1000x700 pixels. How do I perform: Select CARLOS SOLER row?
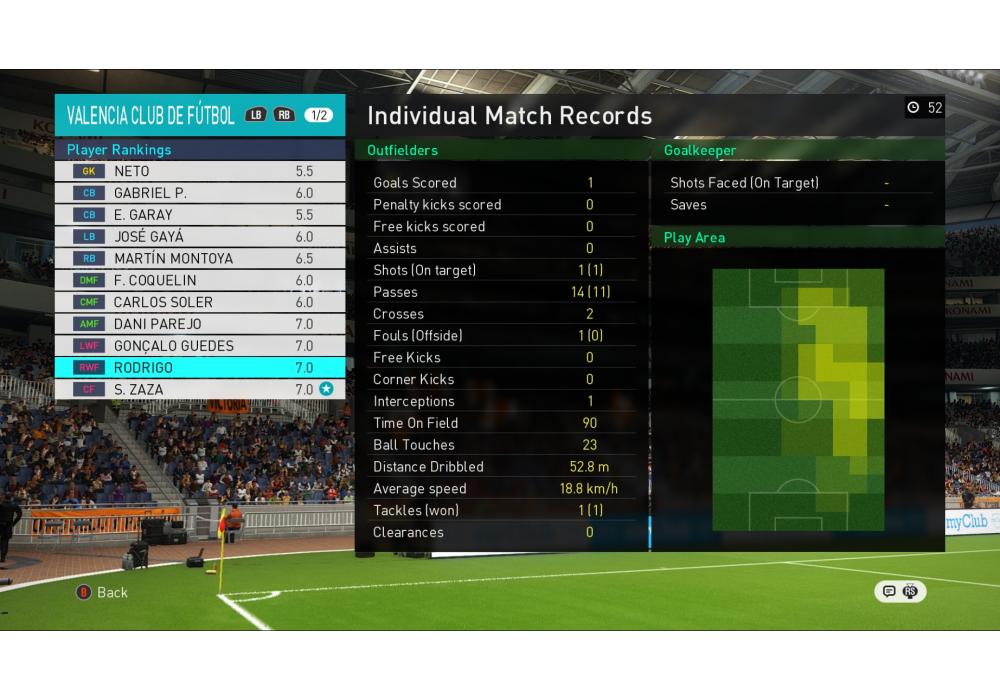tap(200, 302)
